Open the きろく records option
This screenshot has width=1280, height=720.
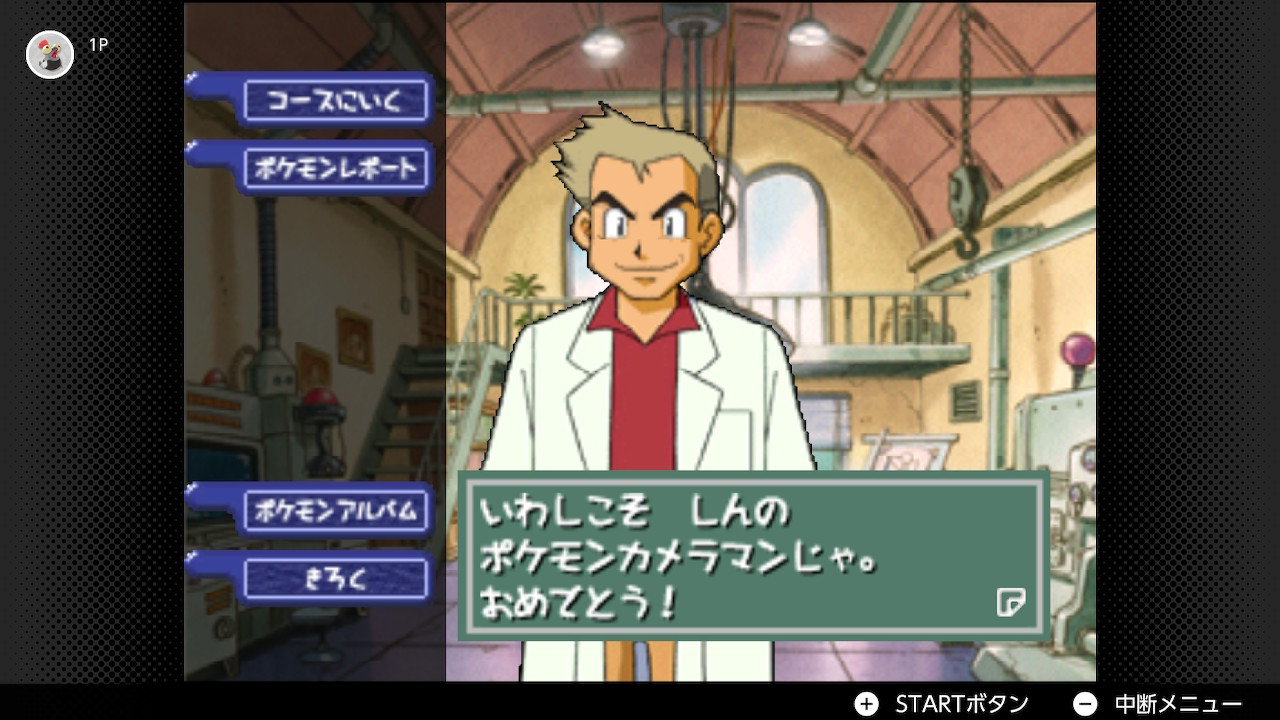tap(335, 579)
